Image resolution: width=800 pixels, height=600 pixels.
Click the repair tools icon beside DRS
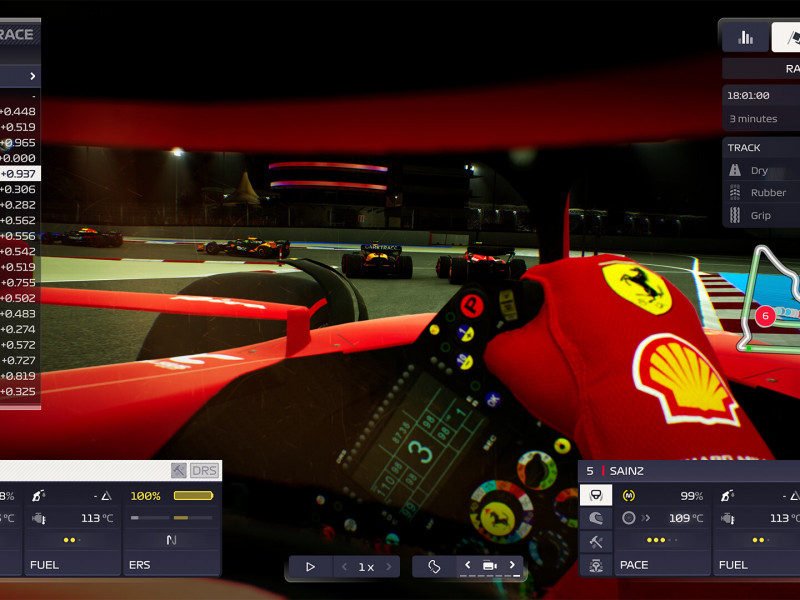click(178, 470)
